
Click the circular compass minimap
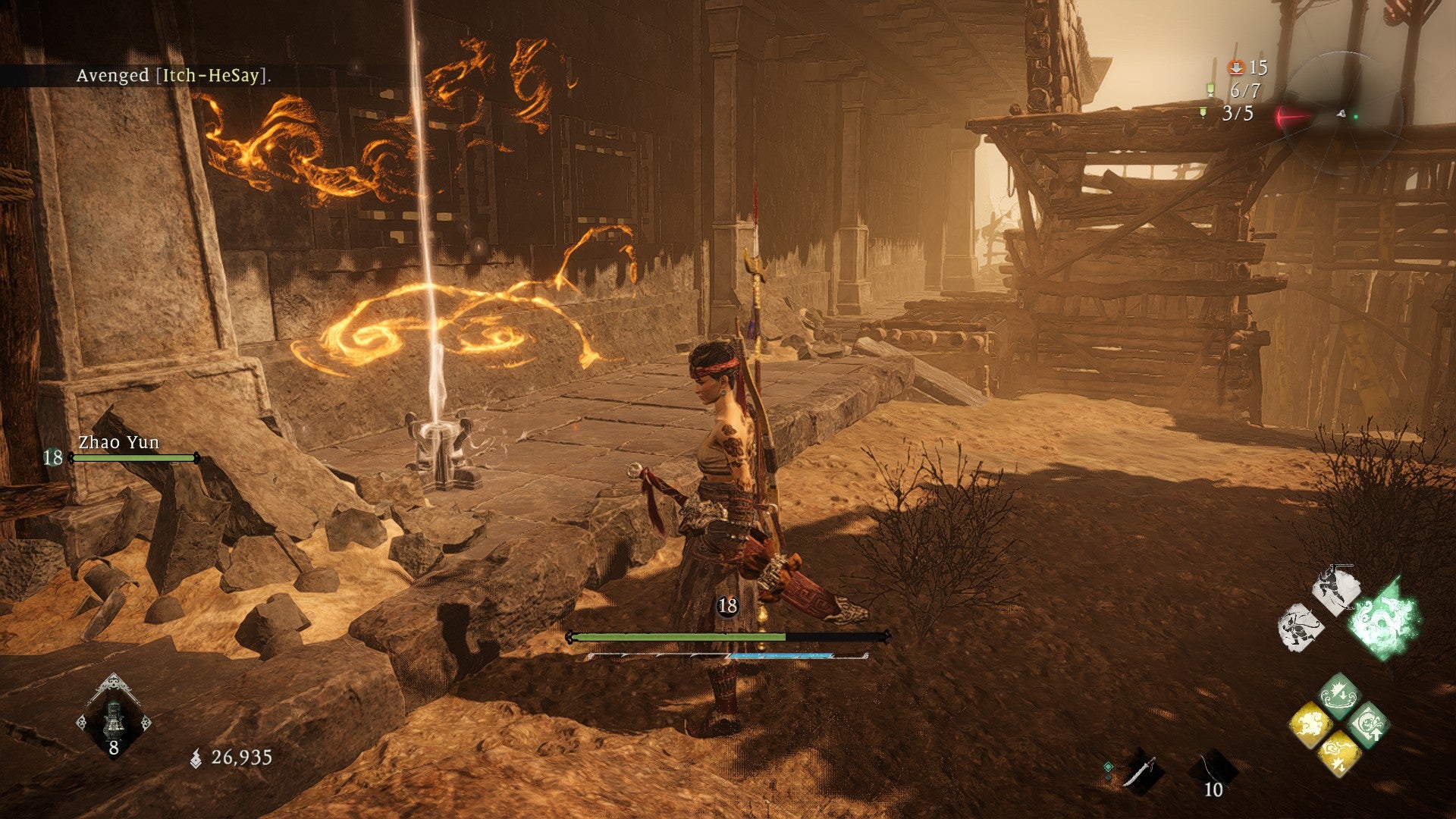(x=1342, y=115)
